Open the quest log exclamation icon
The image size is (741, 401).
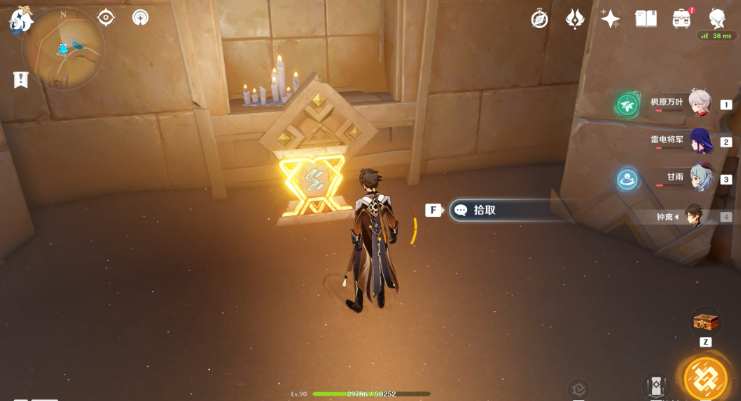(21, 80)
